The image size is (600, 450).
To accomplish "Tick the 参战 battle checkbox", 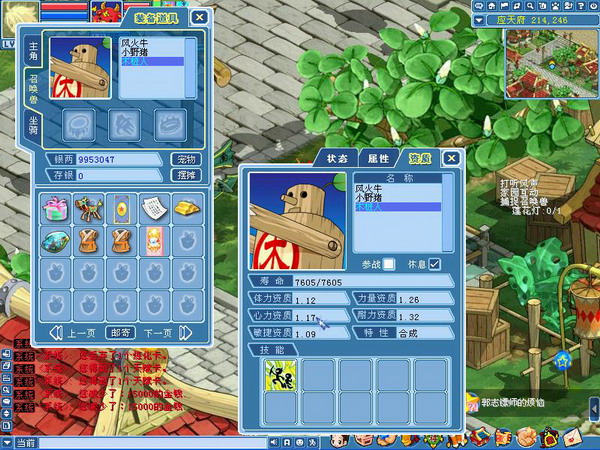I will (389, 264).
